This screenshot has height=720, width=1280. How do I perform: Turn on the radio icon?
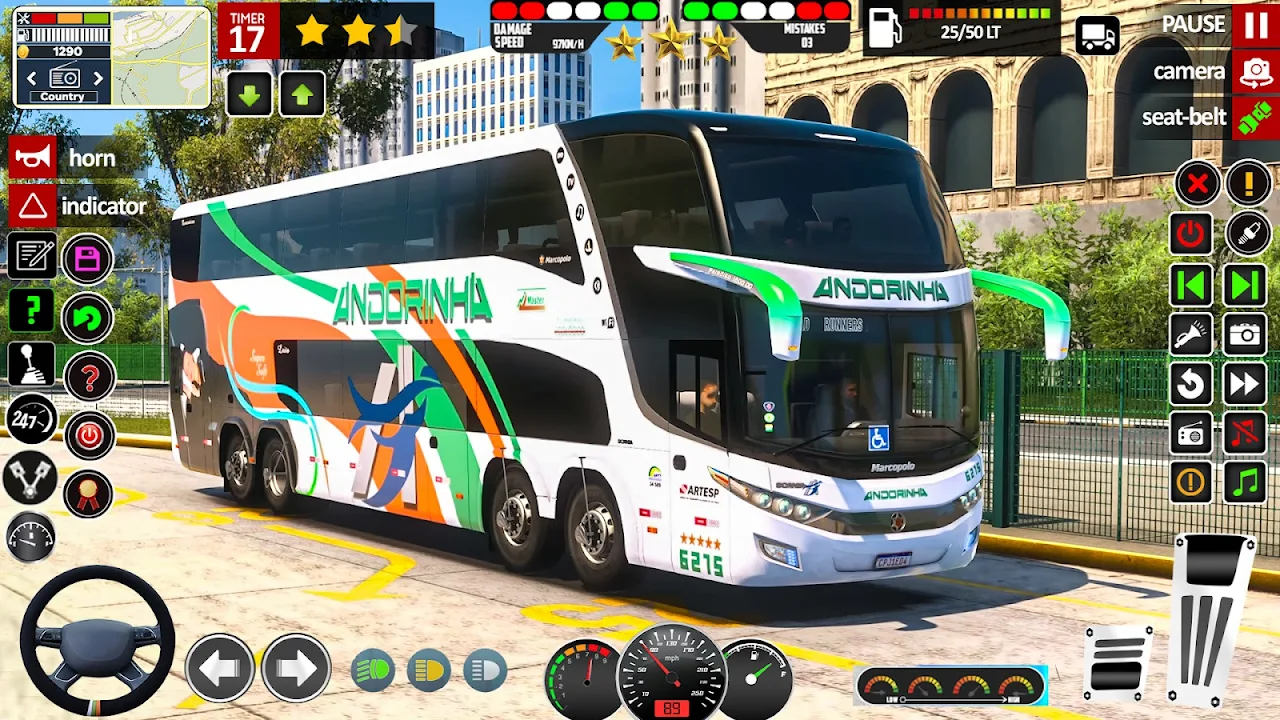point(1191,433)
